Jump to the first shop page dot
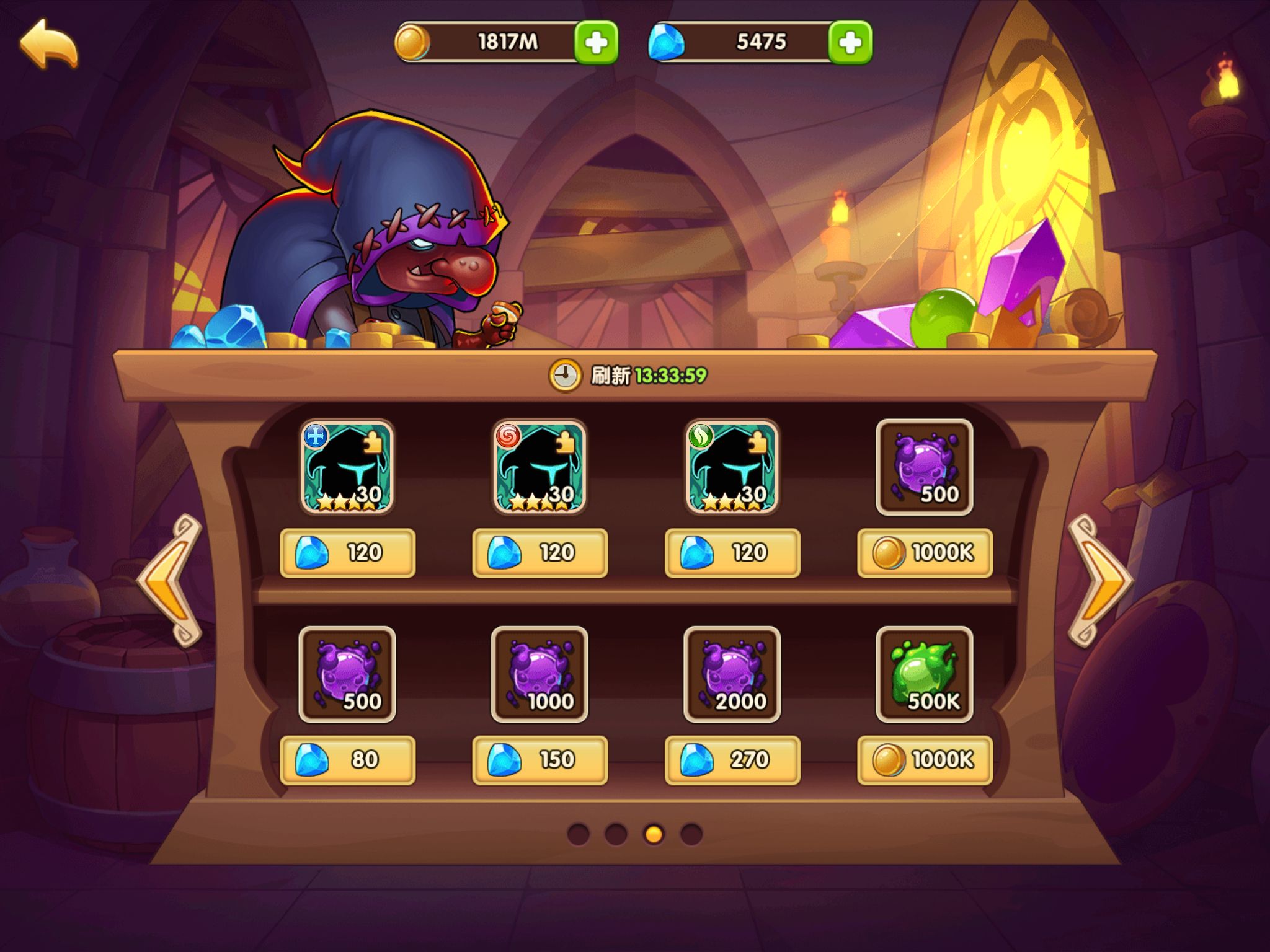The height and width of the screenshot is (952, 1270). (578, 834)
